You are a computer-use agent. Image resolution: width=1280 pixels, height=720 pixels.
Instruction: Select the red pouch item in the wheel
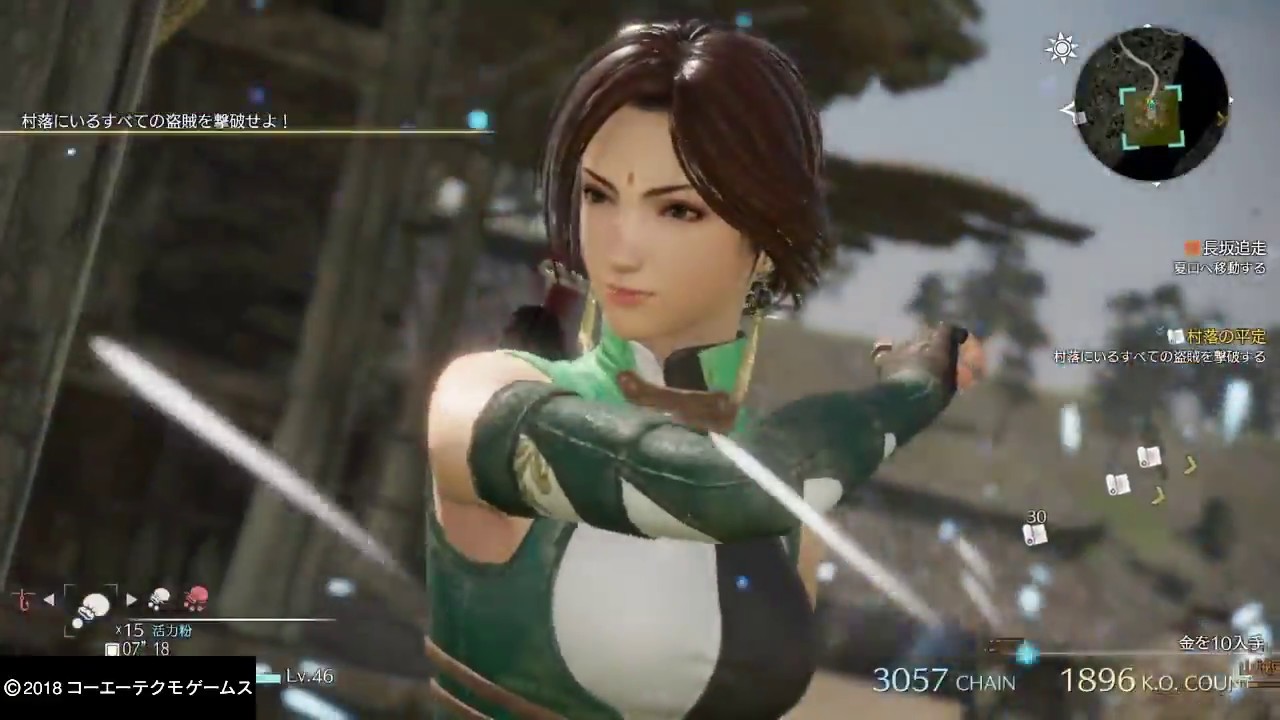197,596
